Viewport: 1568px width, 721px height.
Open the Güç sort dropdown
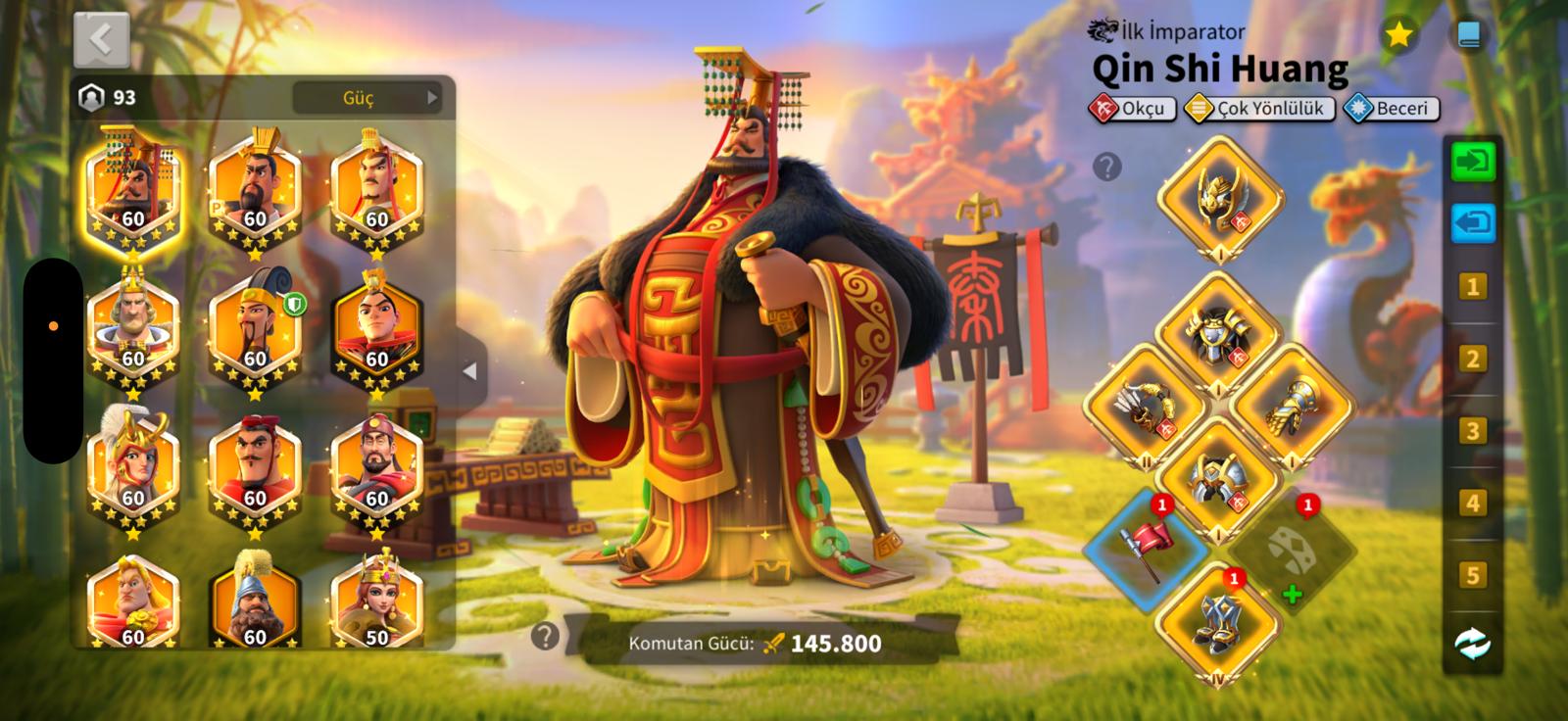367,98
